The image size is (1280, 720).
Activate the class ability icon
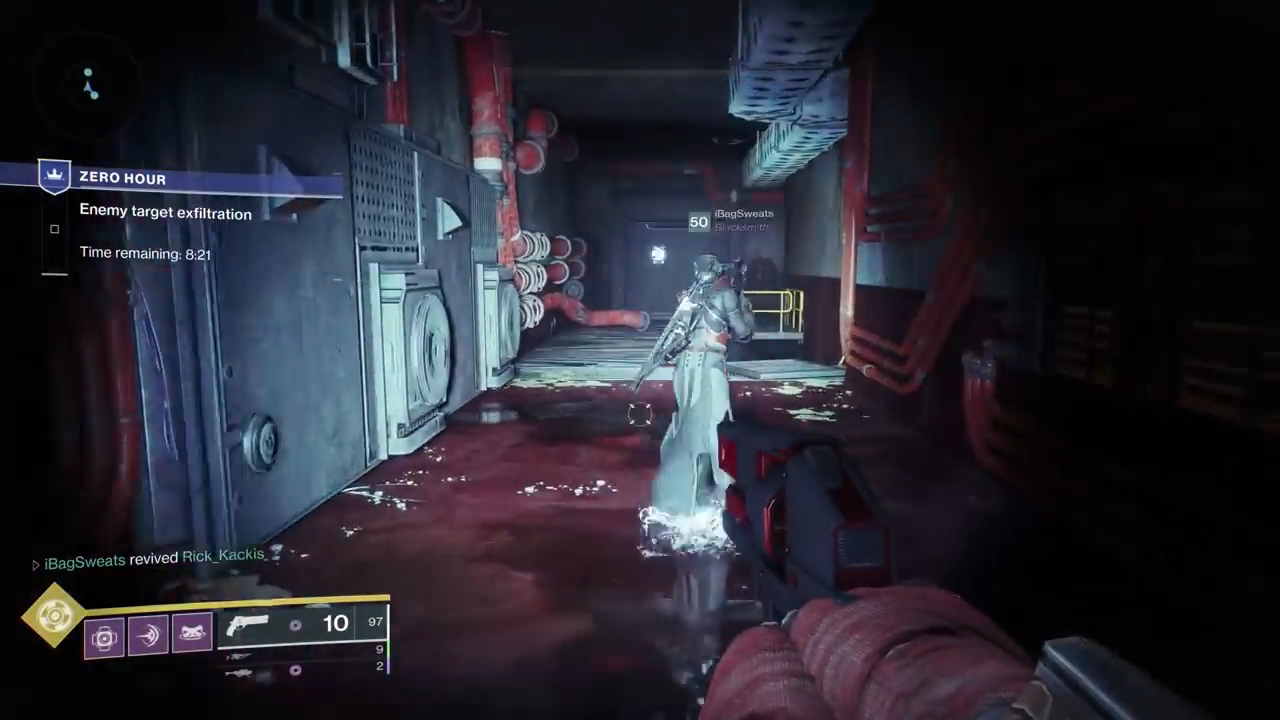pos(192,635)
